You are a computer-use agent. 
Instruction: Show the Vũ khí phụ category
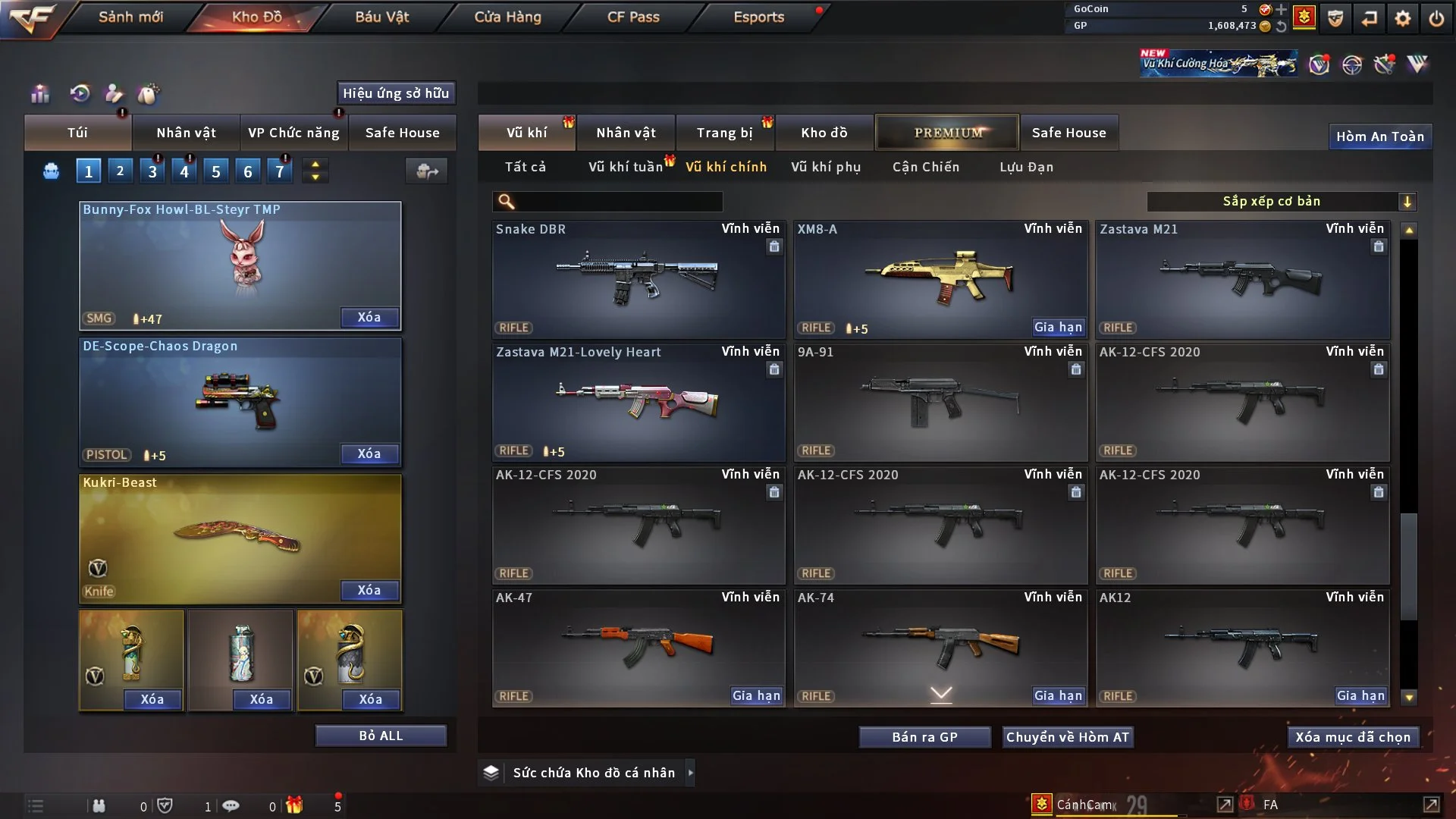point(826,167)
